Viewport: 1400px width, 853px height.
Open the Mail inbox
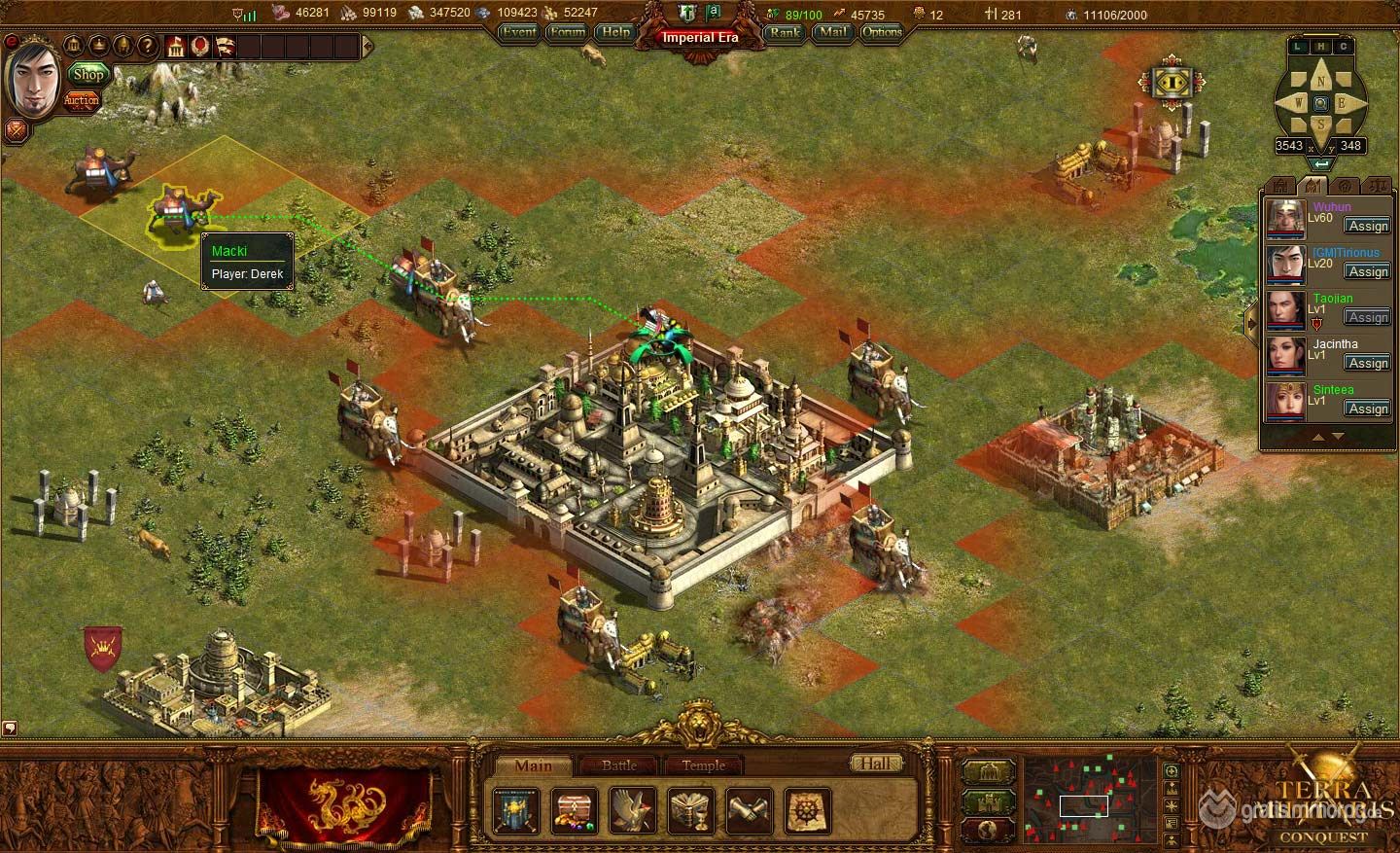[x=831, y=32]
